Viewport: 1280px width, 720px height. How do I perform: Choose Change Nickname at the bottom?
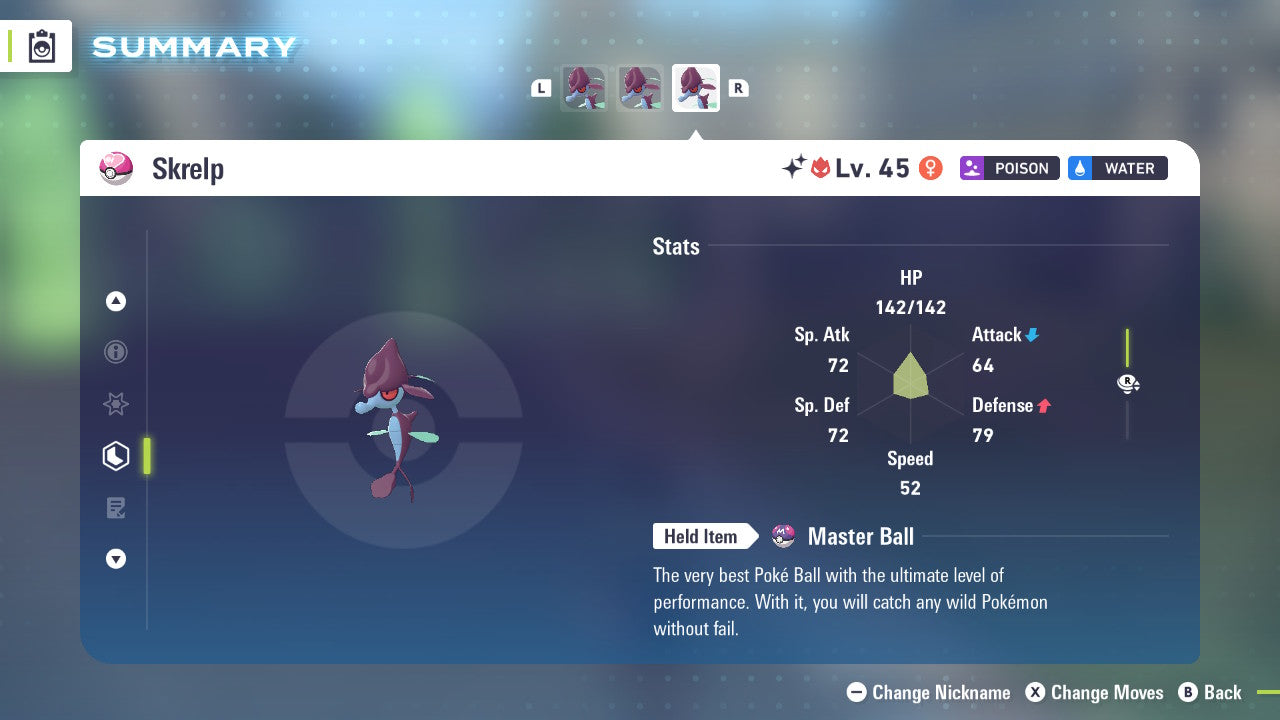[928, 692]
